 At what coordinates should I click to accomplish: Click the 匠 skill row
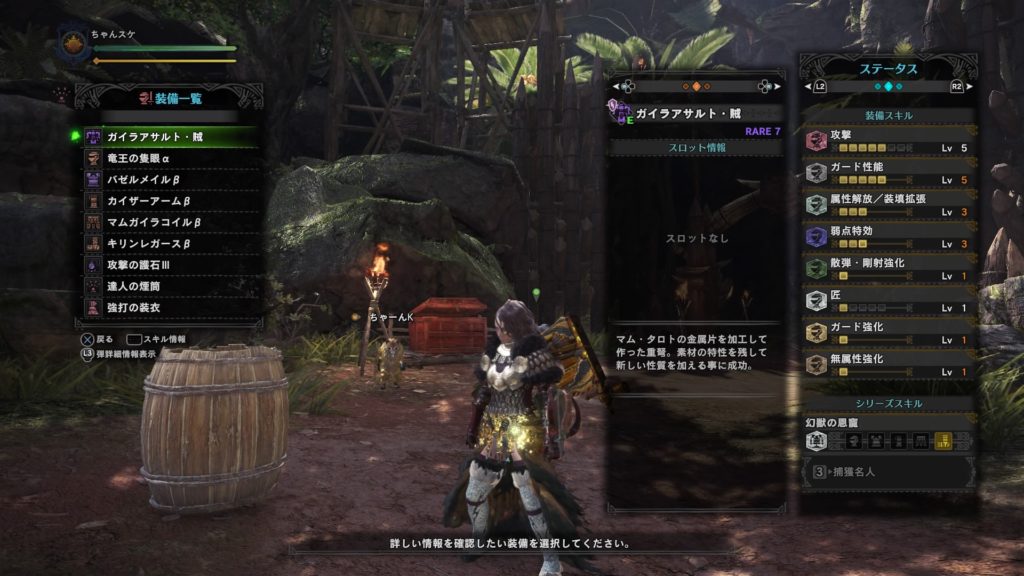point(889,300)
